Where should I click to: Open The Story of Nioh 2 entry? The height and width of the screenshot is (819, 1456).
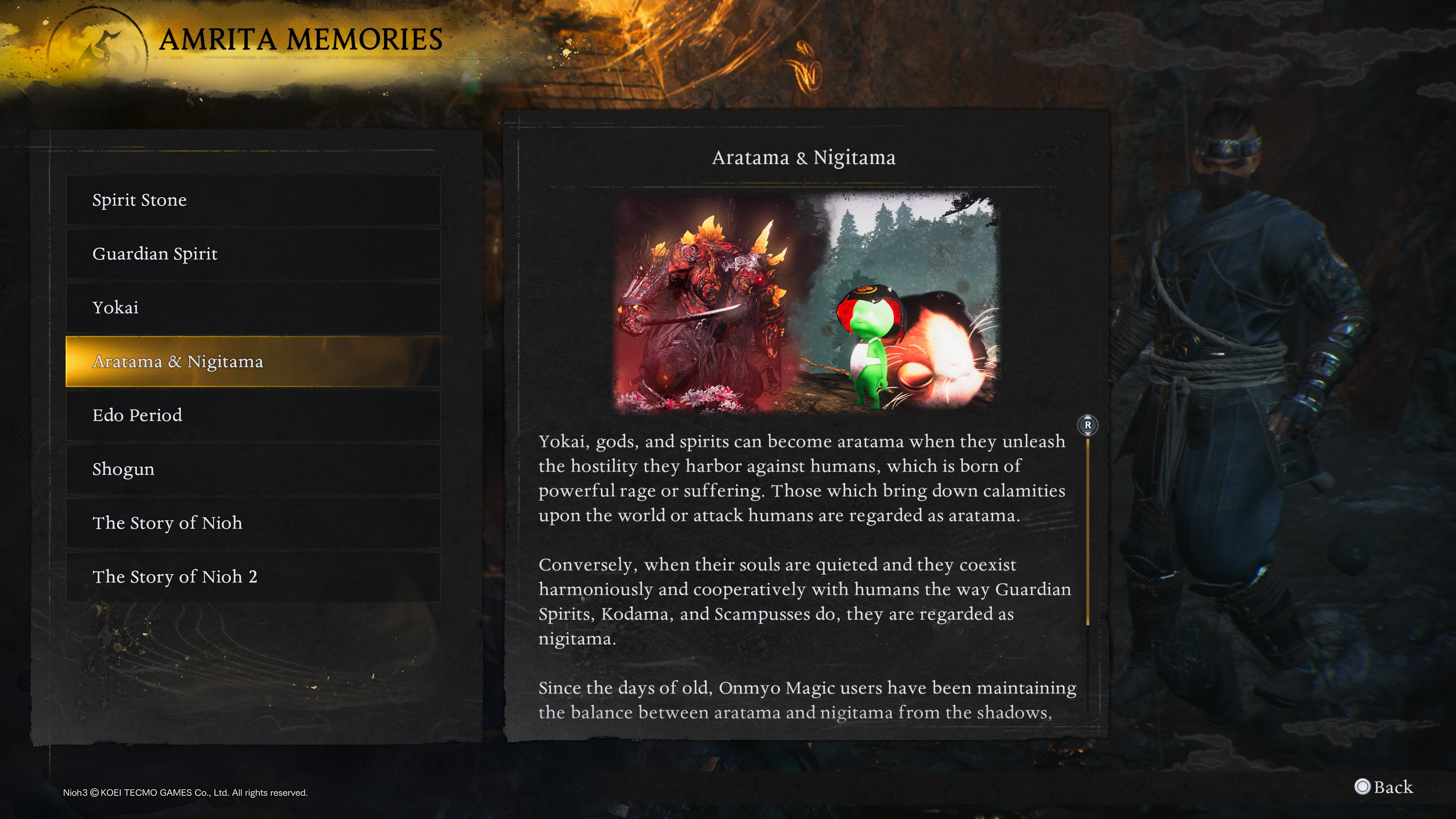(253, 576)
